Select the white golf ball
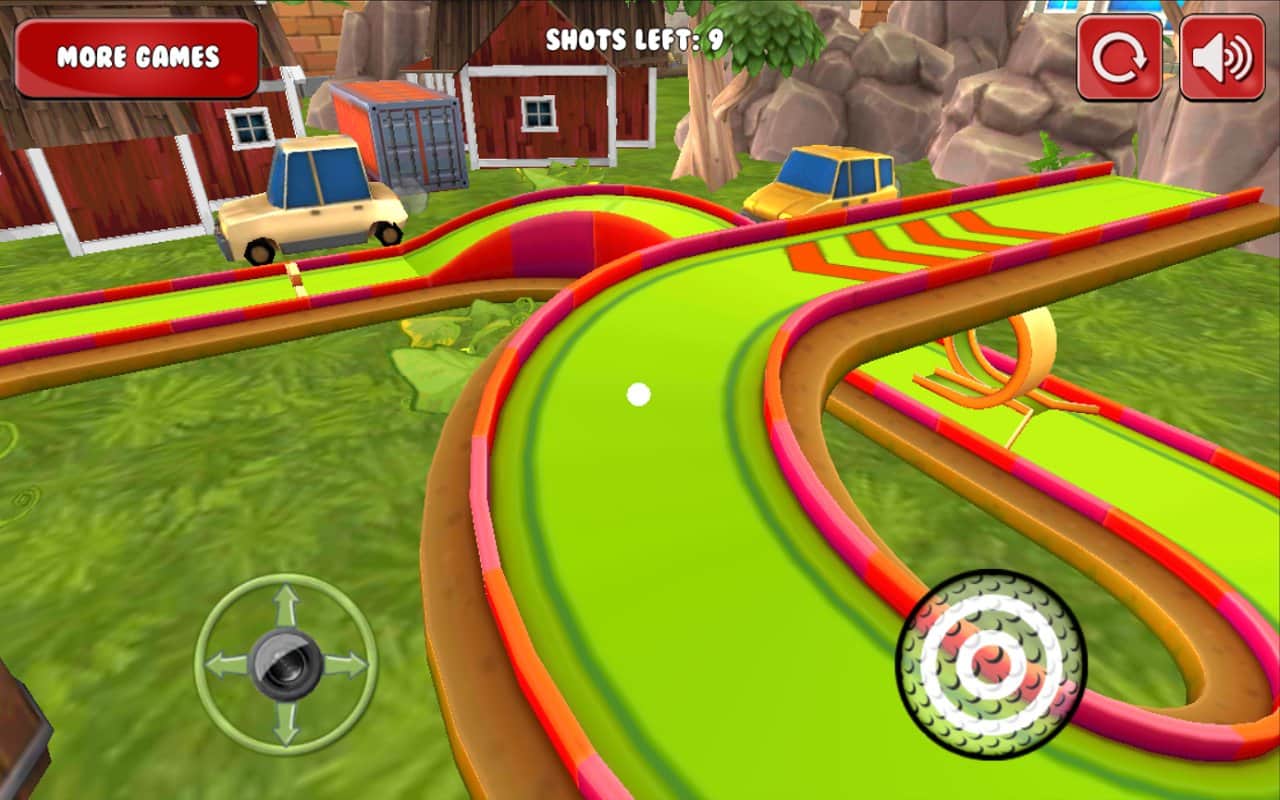 point(637,395)
